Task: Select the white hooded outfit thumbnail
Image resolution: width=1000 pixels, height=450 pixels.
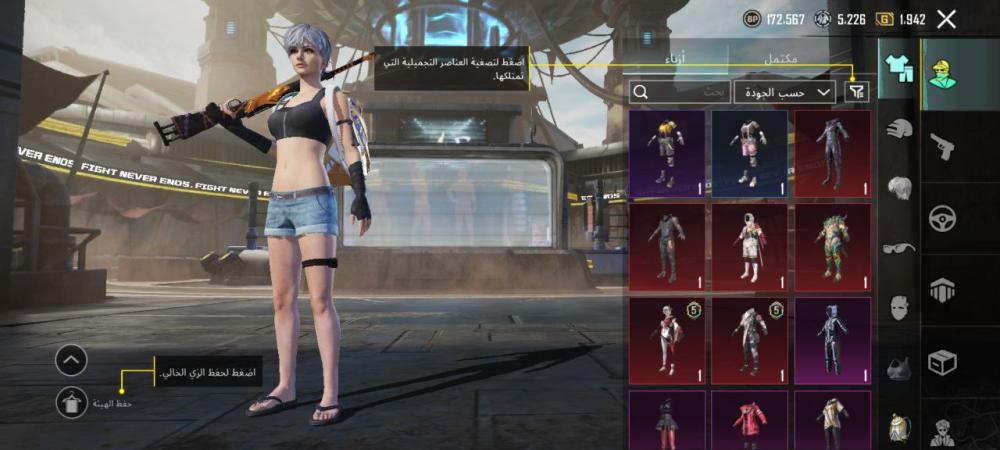Action: (x=749, y=245)
